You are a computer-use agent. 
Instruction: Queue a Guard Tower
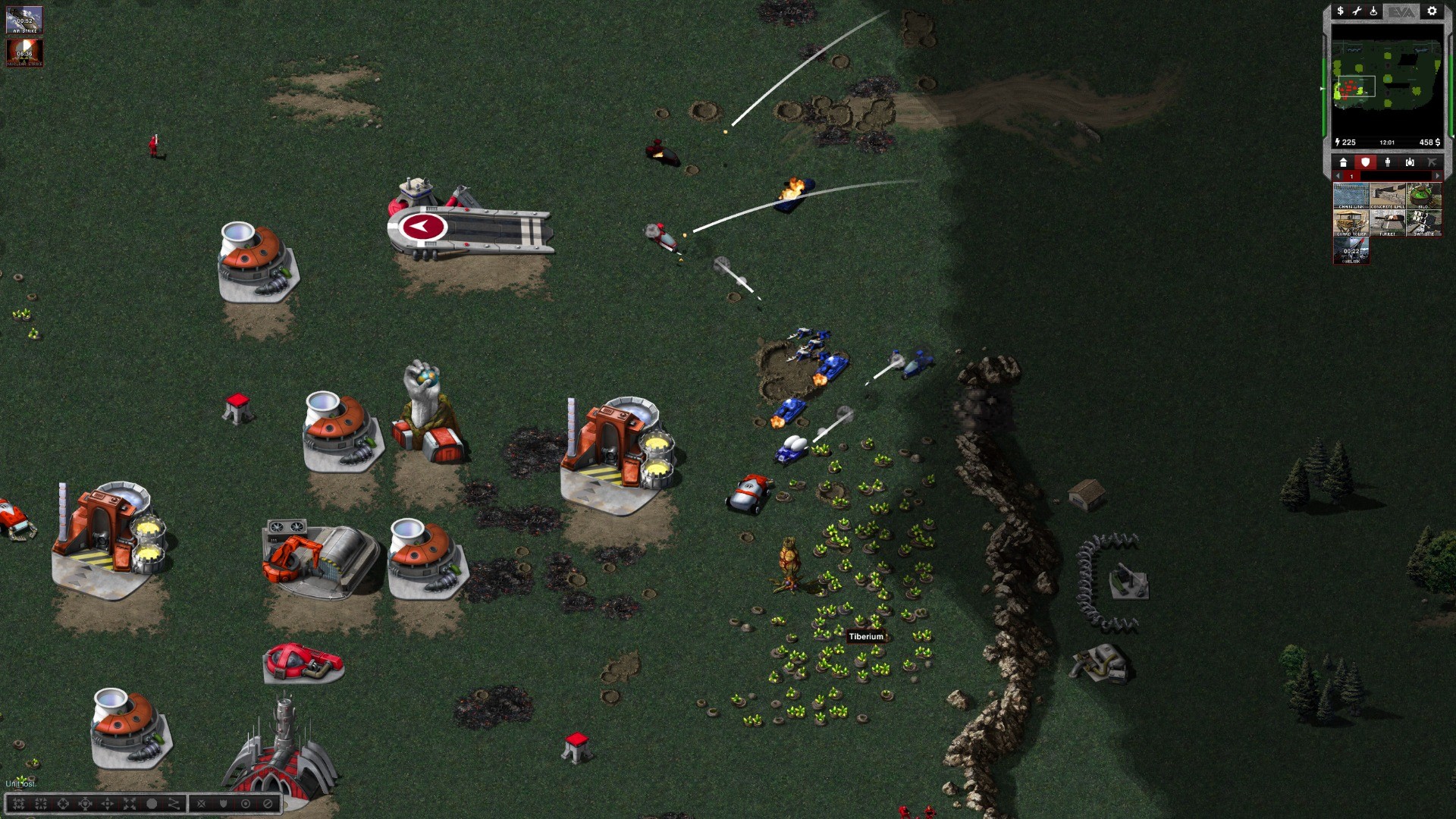1351,224
